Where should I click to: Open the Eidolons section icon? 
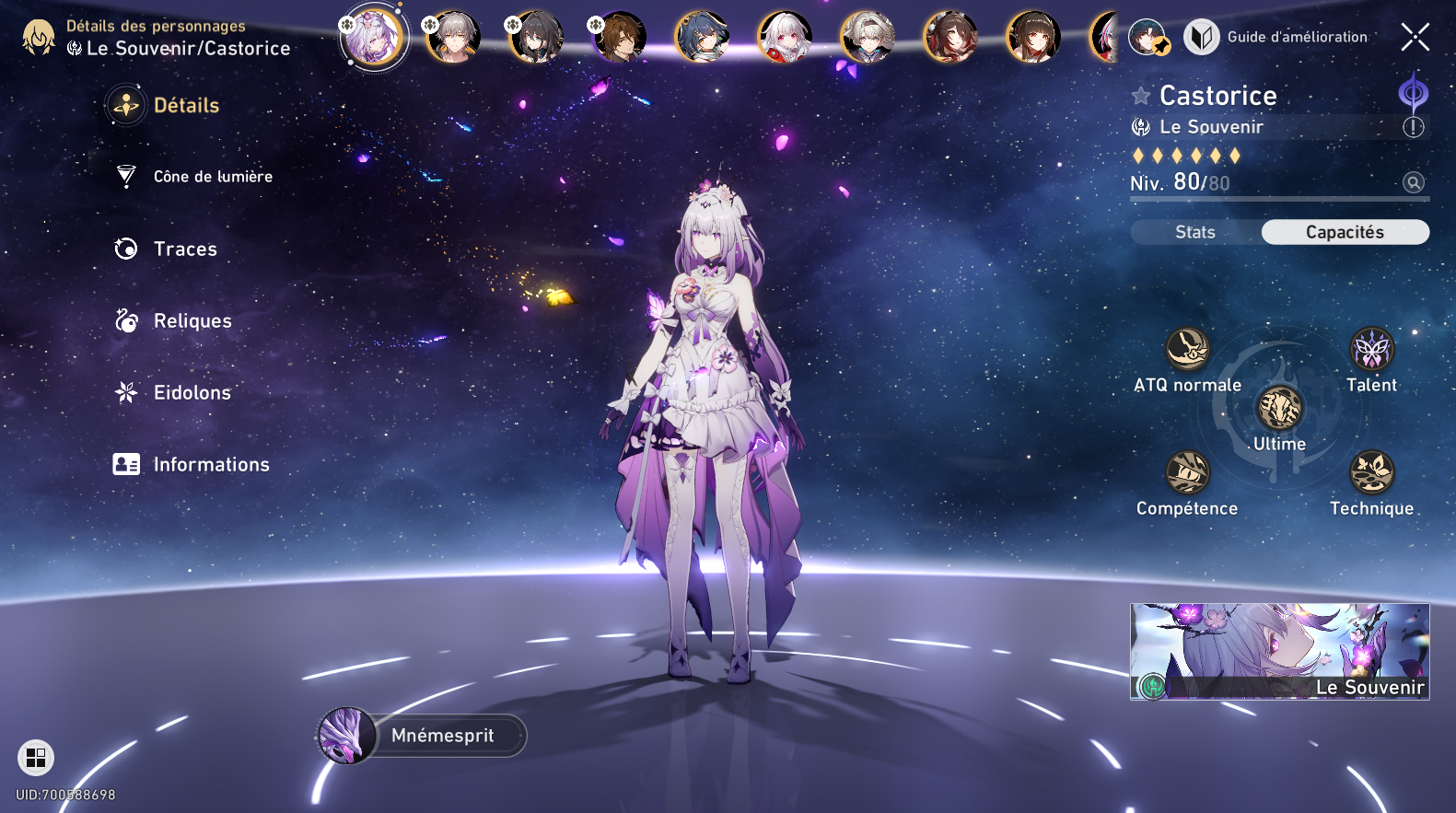pyautogui.click(x=125, y=392)
